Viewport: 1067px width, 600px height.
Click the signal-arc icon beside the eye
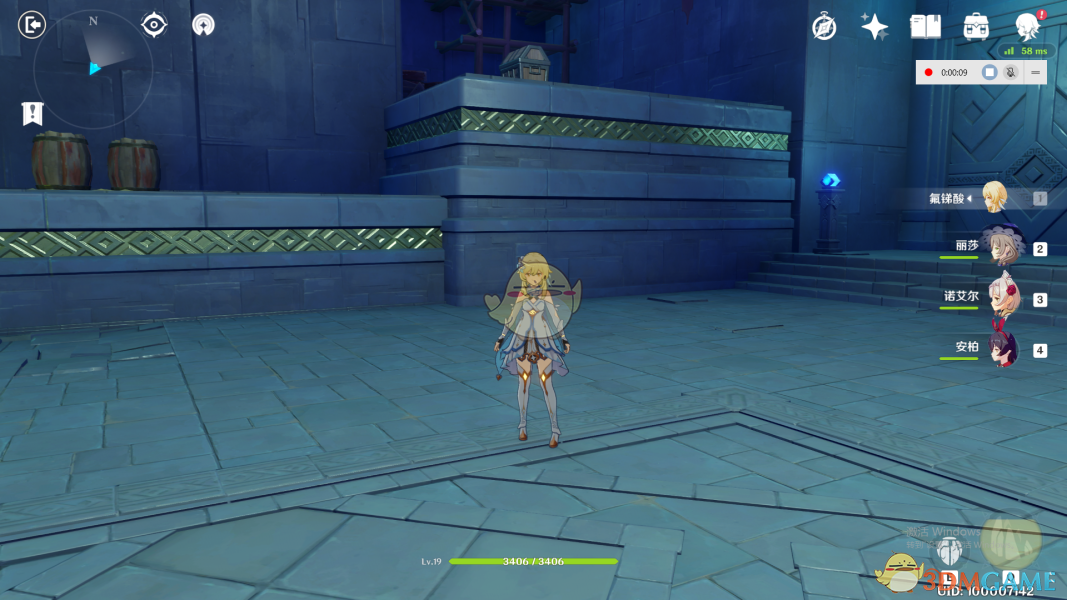(x=203, y=24)
